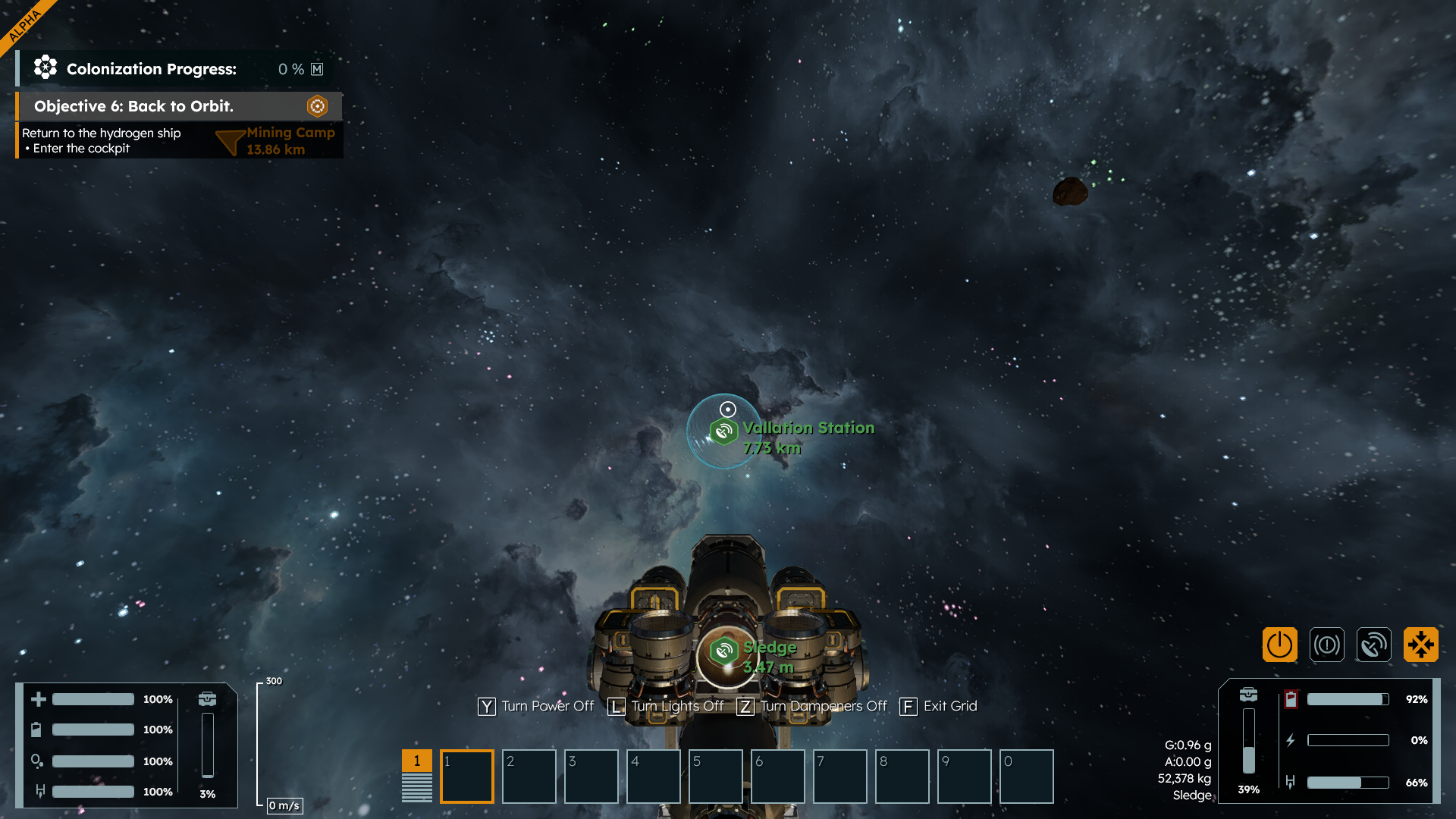The image size is (1456, 819).
Task: Select the Vallation Station waypoint marker
Action: coord(723,431)
